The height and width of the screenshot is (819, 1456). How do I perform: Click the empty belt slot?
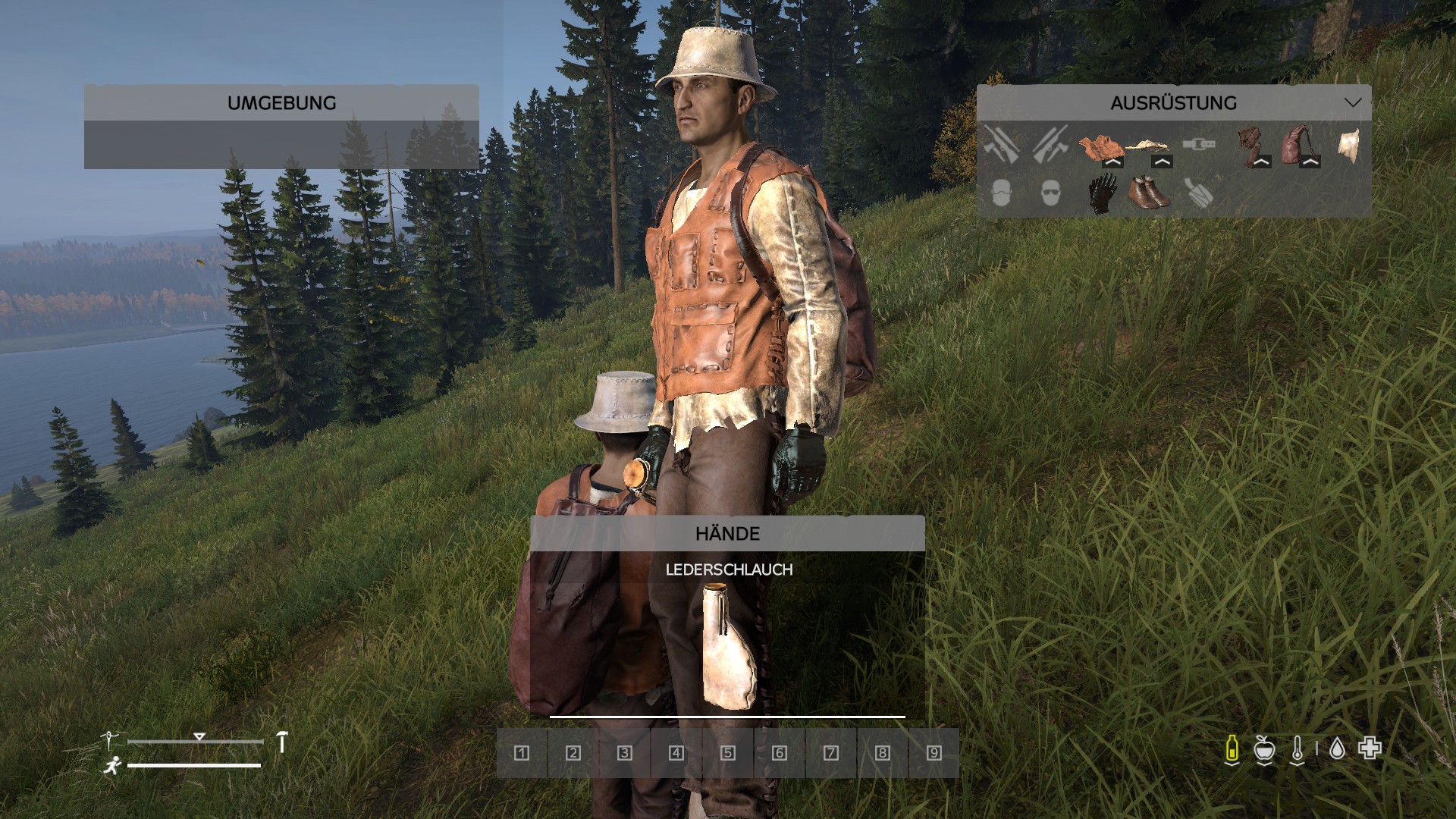coord(1199,144)
